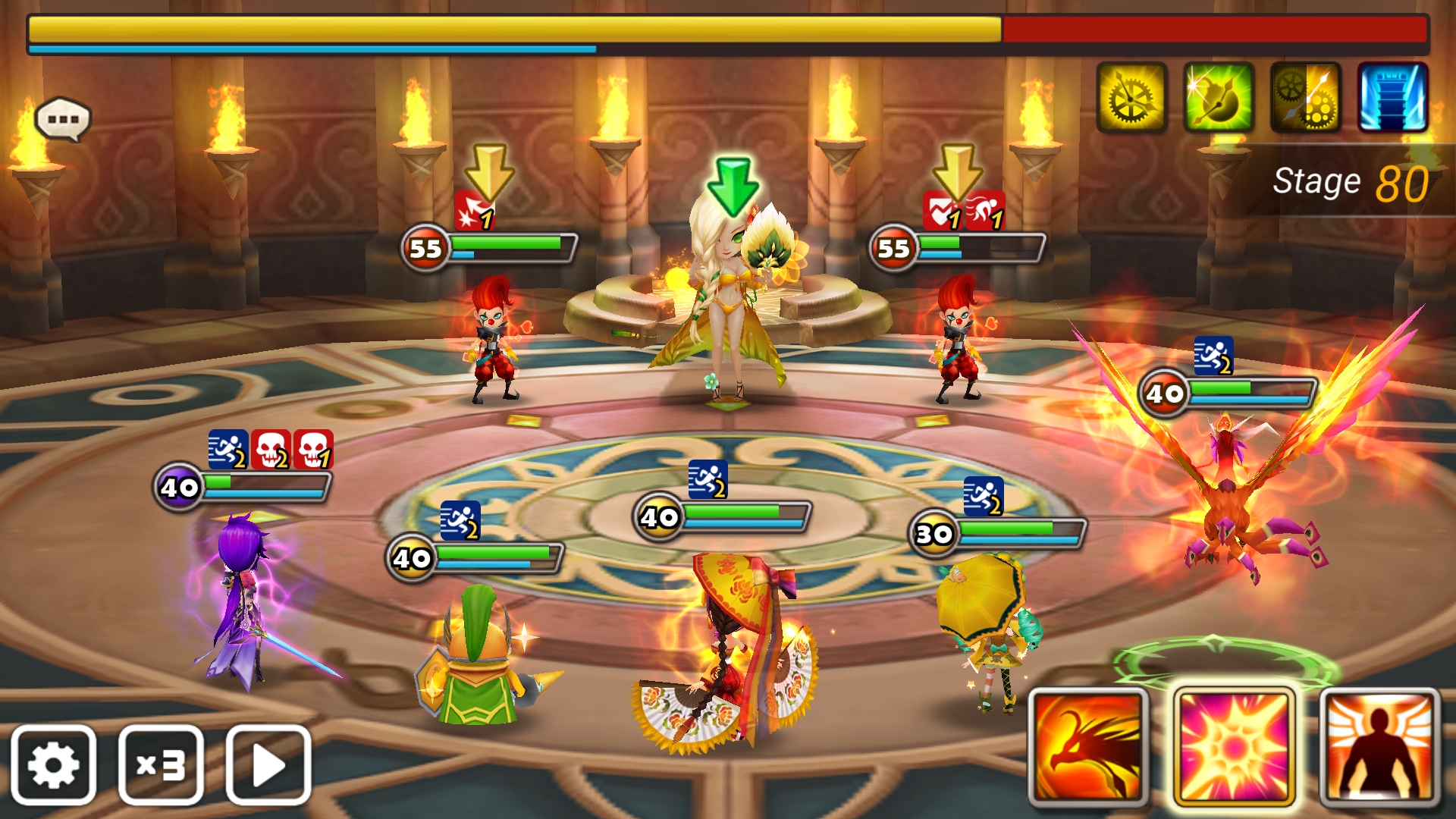Open the chat speech bubble
1456x819 pixels.
[x=63, y=120]
